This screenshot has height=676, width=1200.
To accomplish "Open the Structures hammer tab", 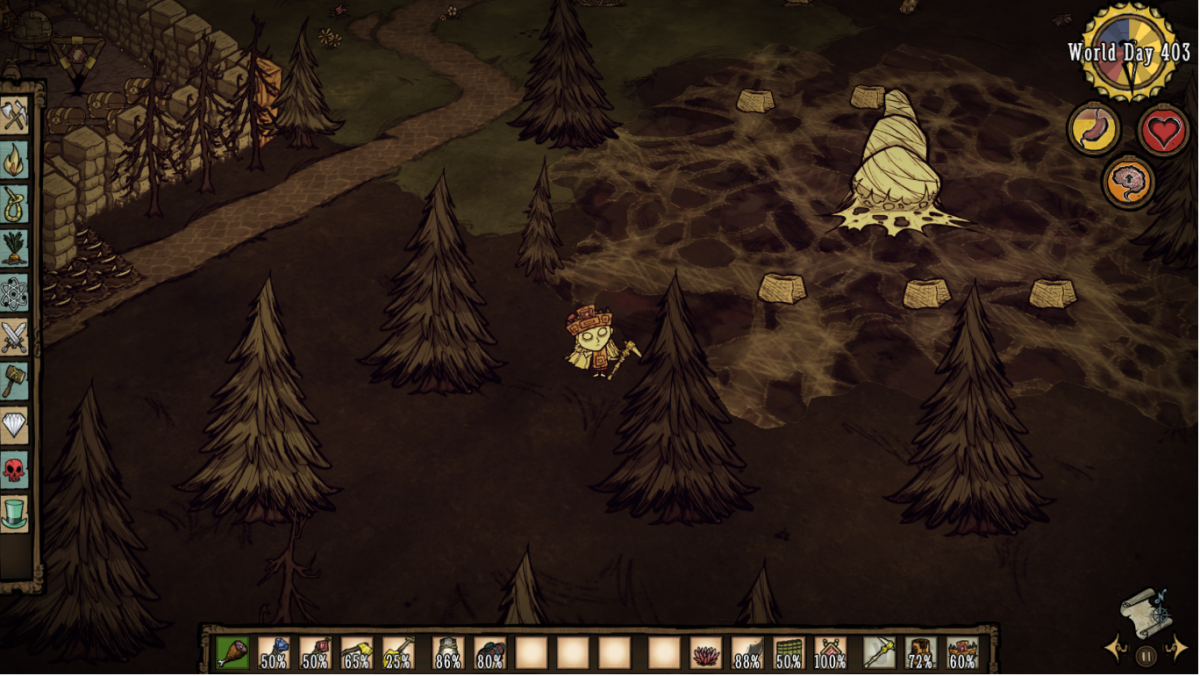I will click(x=14, y=381).
